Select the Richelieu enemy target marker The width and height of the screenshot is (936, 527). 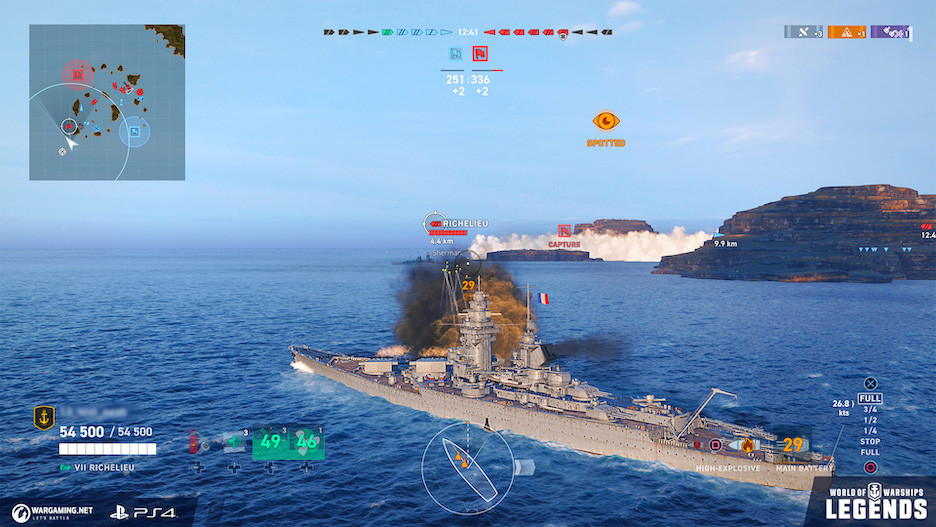(x=435, y=224)
